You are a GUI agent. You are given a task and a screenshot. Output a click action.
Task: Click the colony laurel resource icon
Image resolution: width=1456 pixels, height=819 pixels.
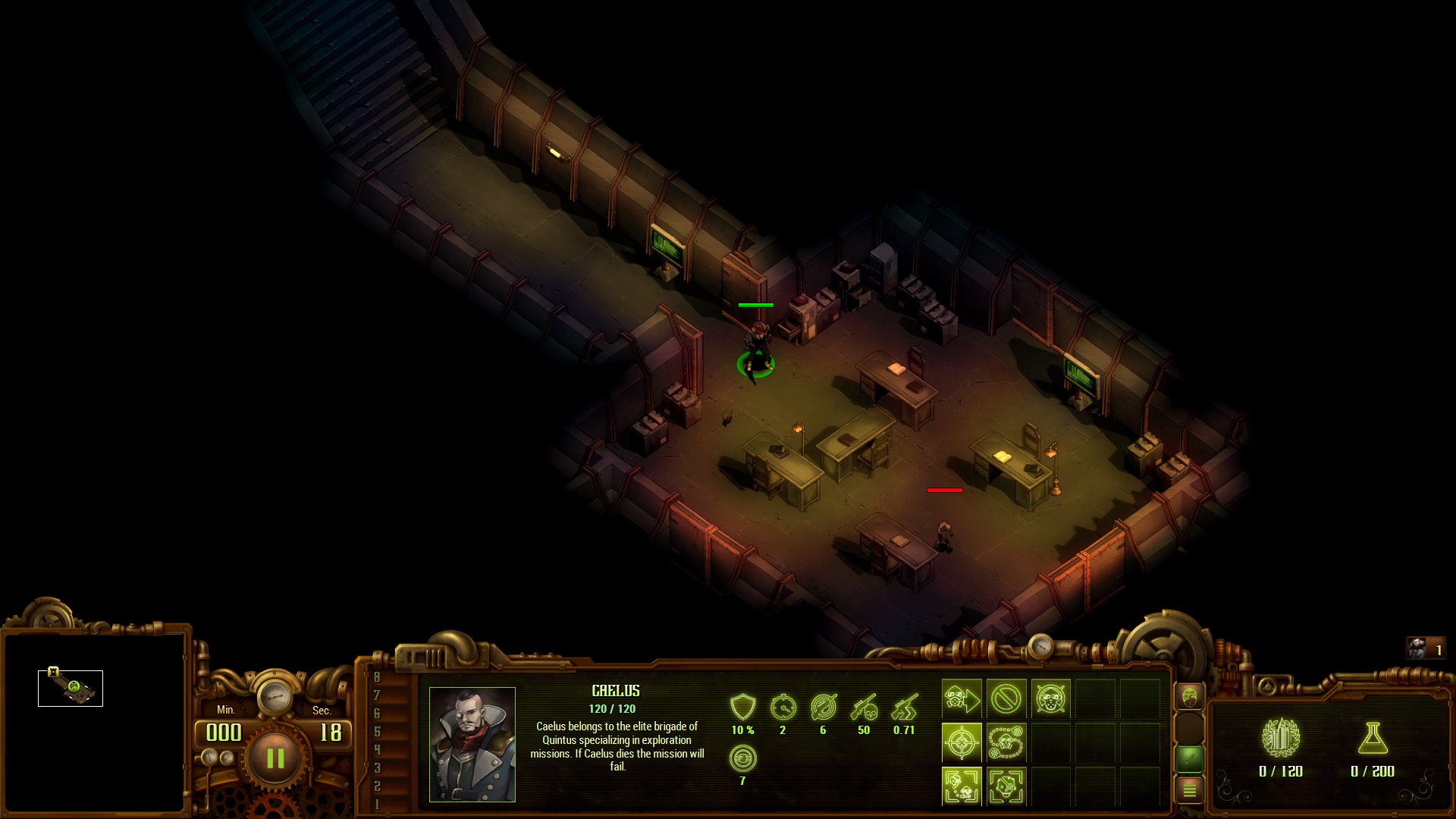[x=1280, y=737]
